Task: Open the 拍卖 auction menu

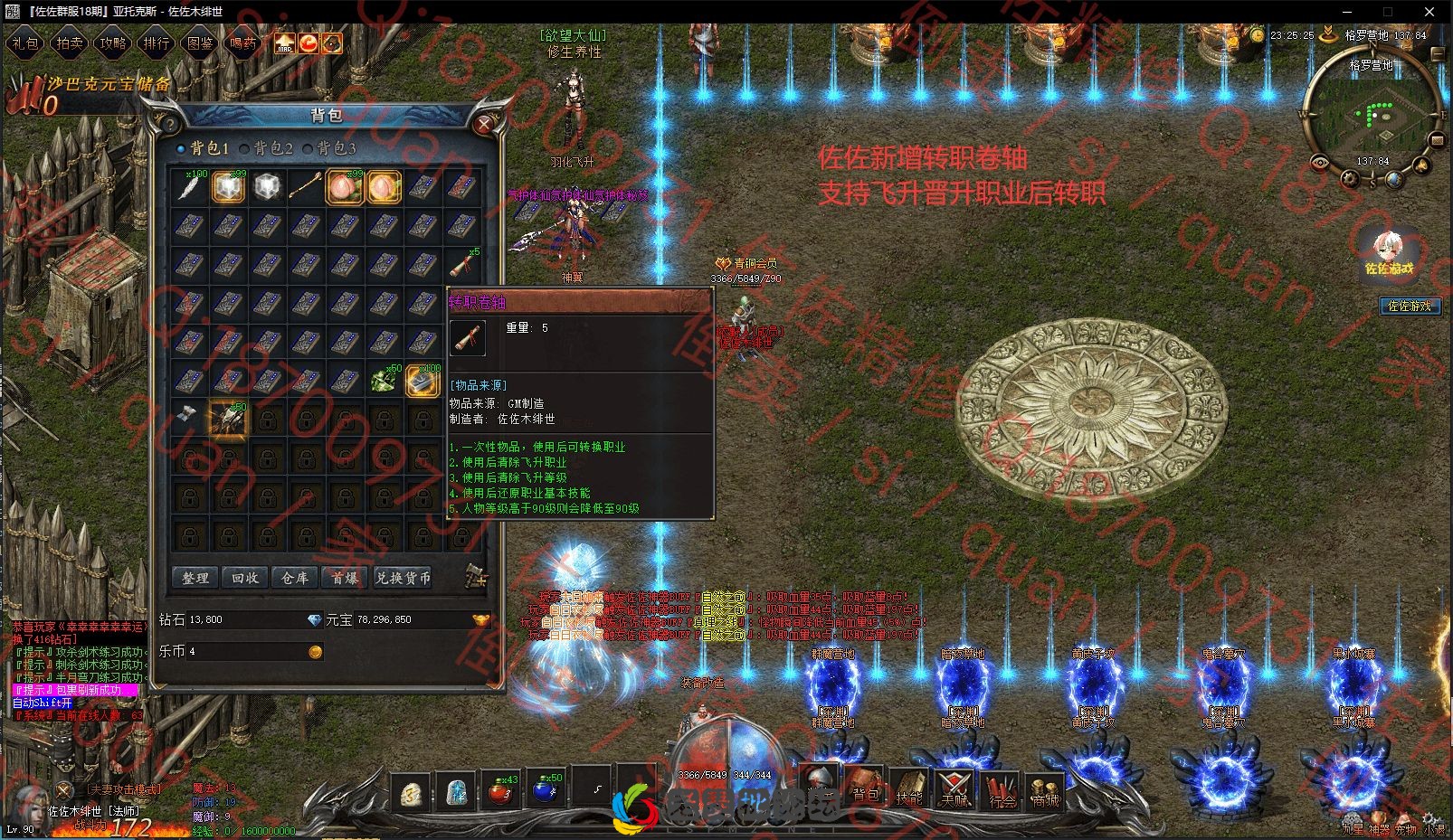Action: pyautogui.click(x=69, y=42)
